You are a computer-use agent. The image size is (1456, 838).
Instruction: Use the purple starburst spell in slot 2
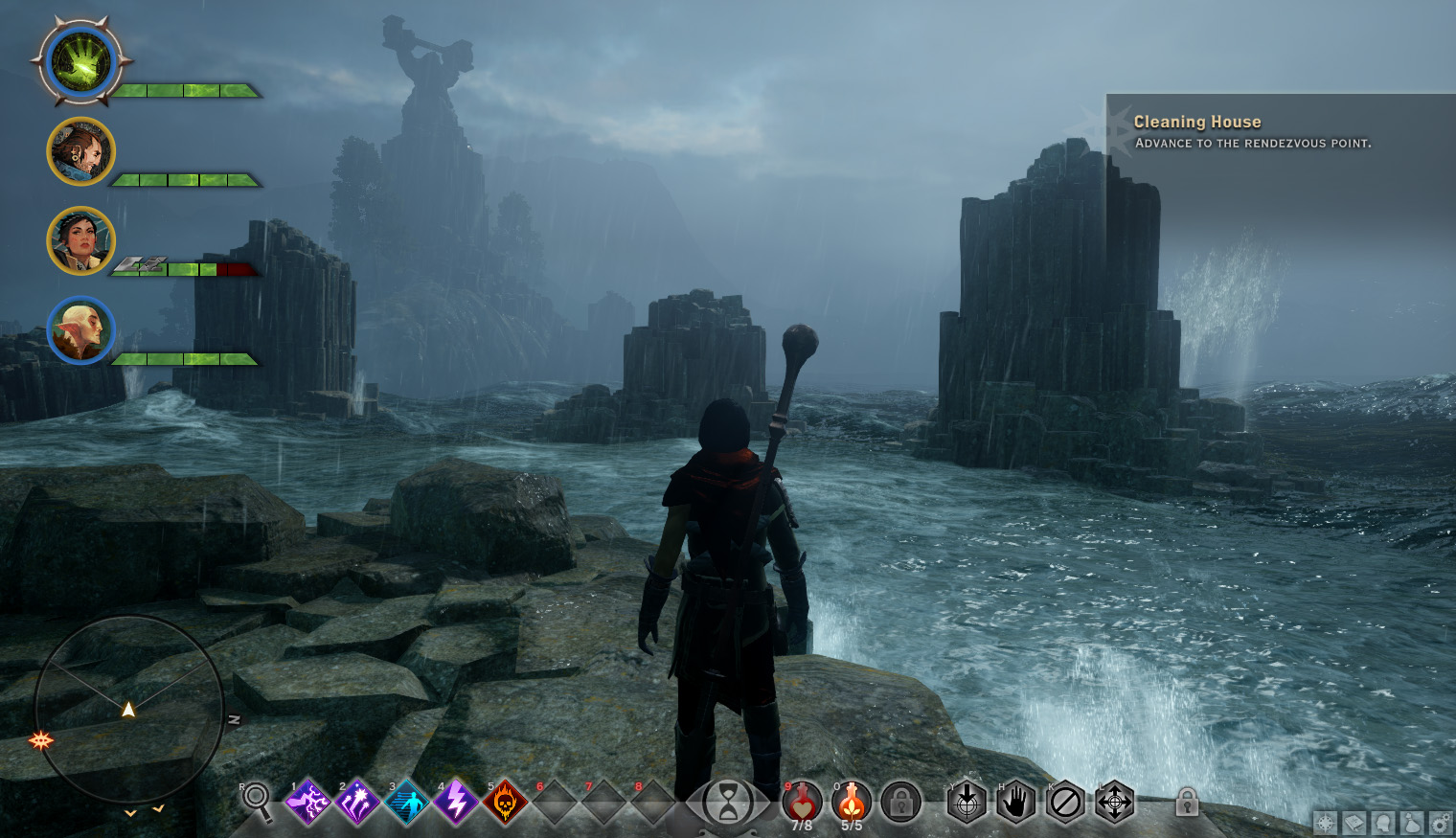[x=357, y=802]
